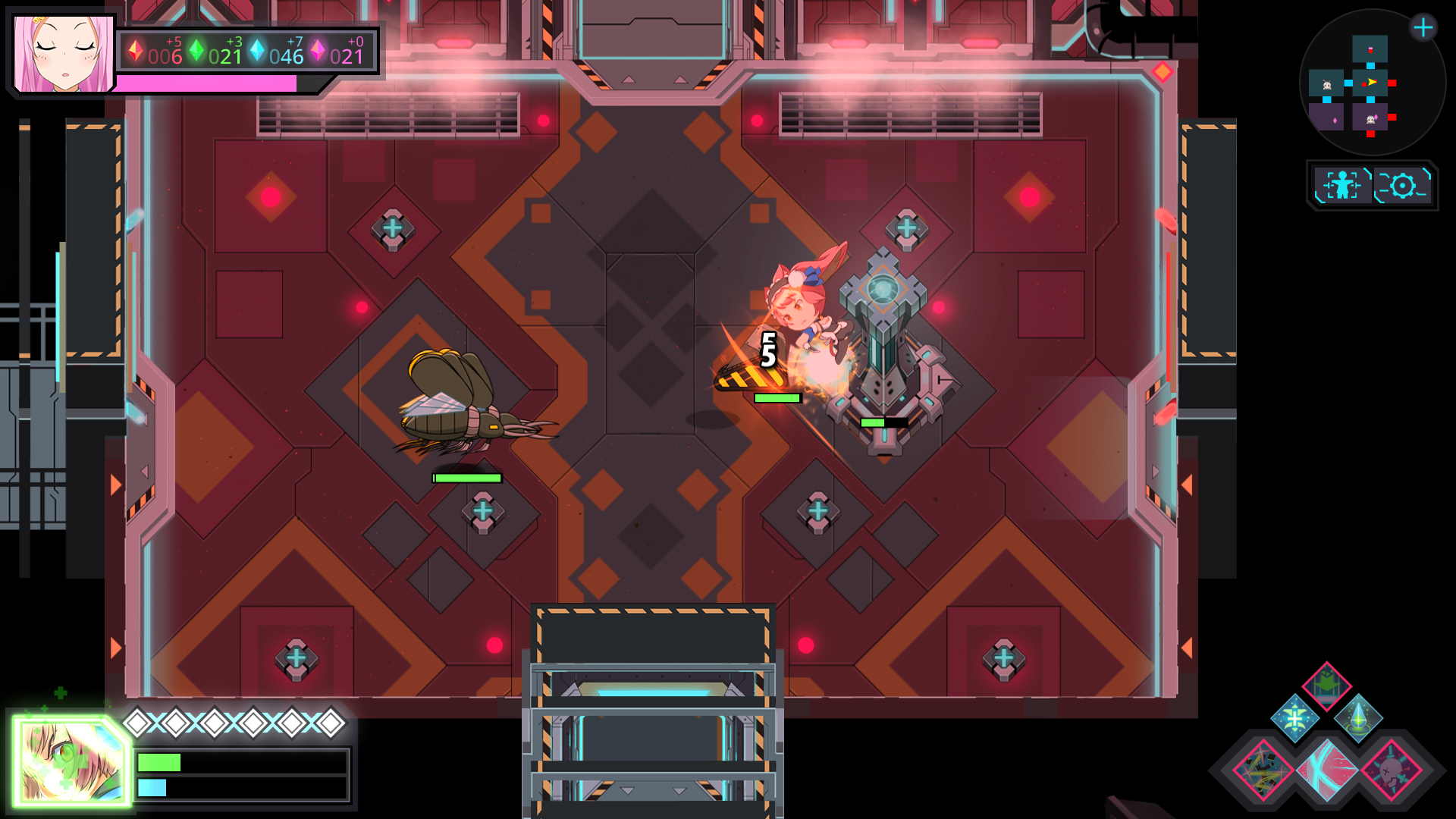
Task: Open the settings gear icon
Action: point(1403,185)
